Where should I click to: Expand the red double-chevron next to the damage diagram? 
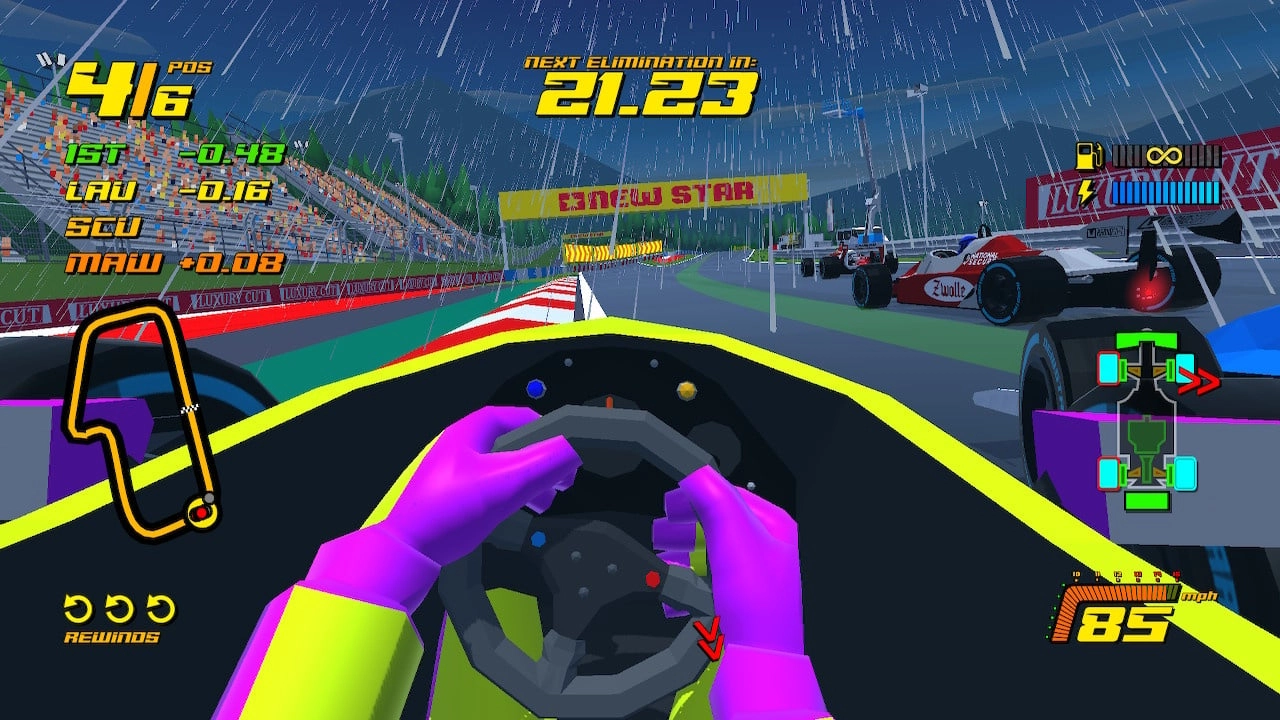point(1198,379)
